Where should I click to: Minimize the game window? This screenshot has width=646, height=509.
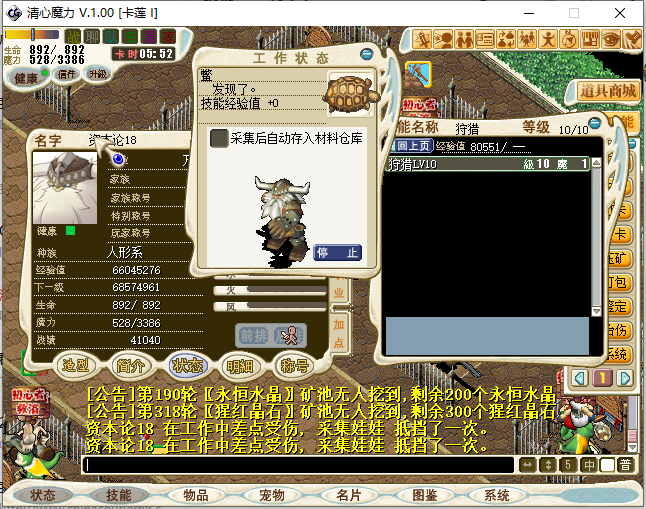coord(528,13)
